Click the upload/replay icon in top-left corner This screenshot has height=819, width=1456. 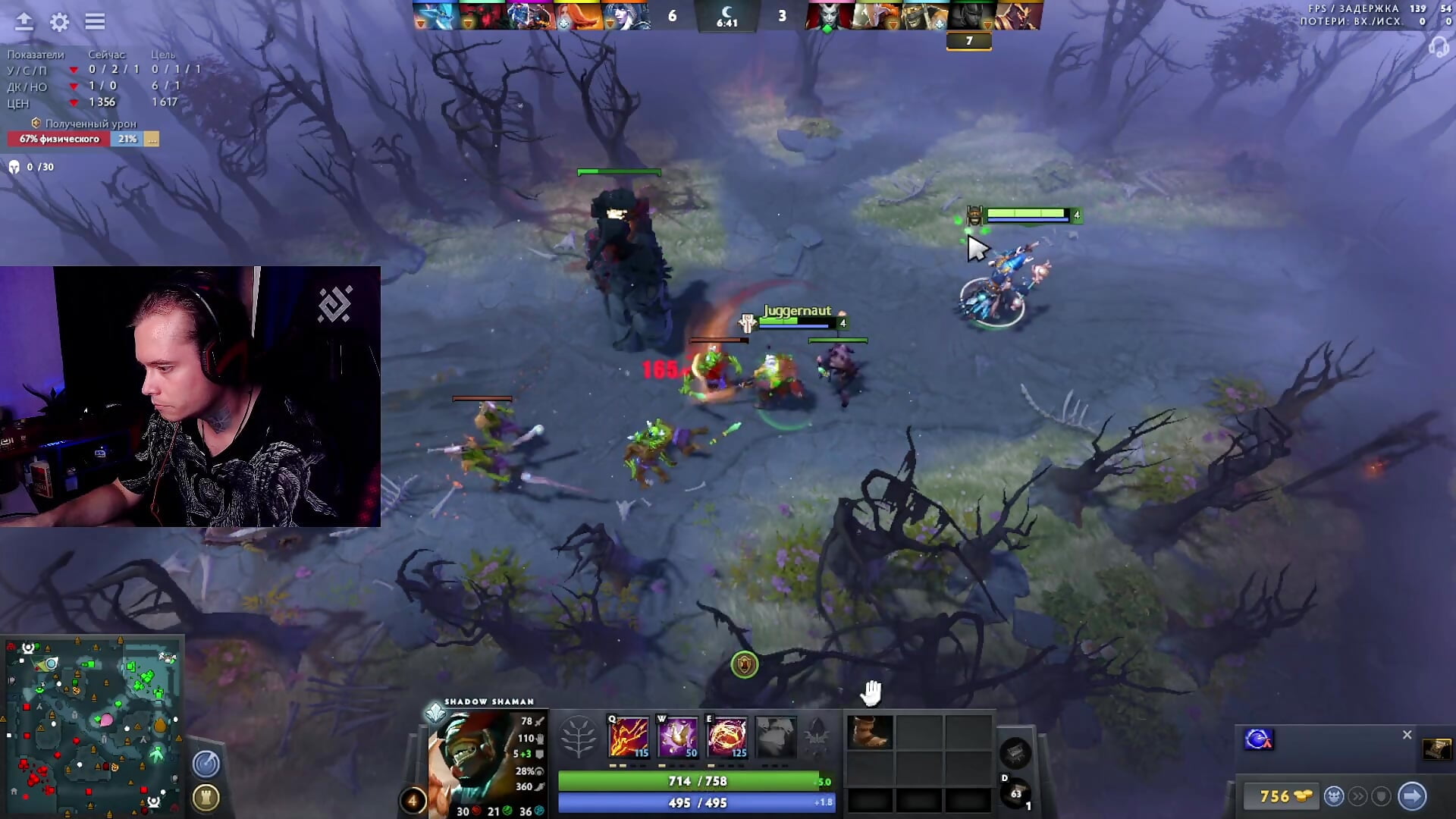[25, 22]
